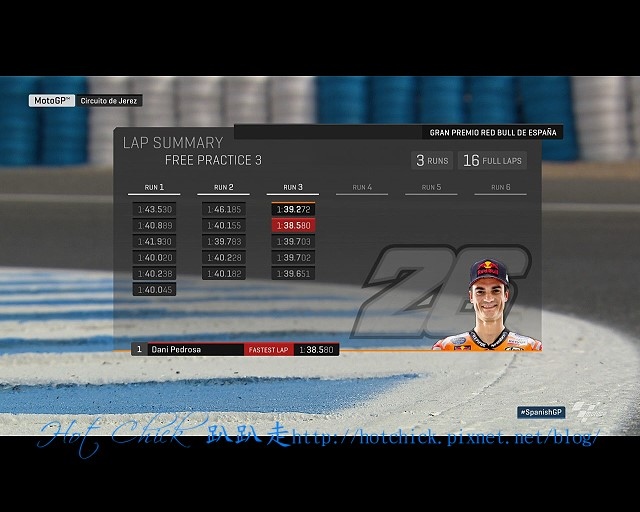Open the RUN 3 column header
This screenshot has width=640, height=512.
(x=292, y=187)
